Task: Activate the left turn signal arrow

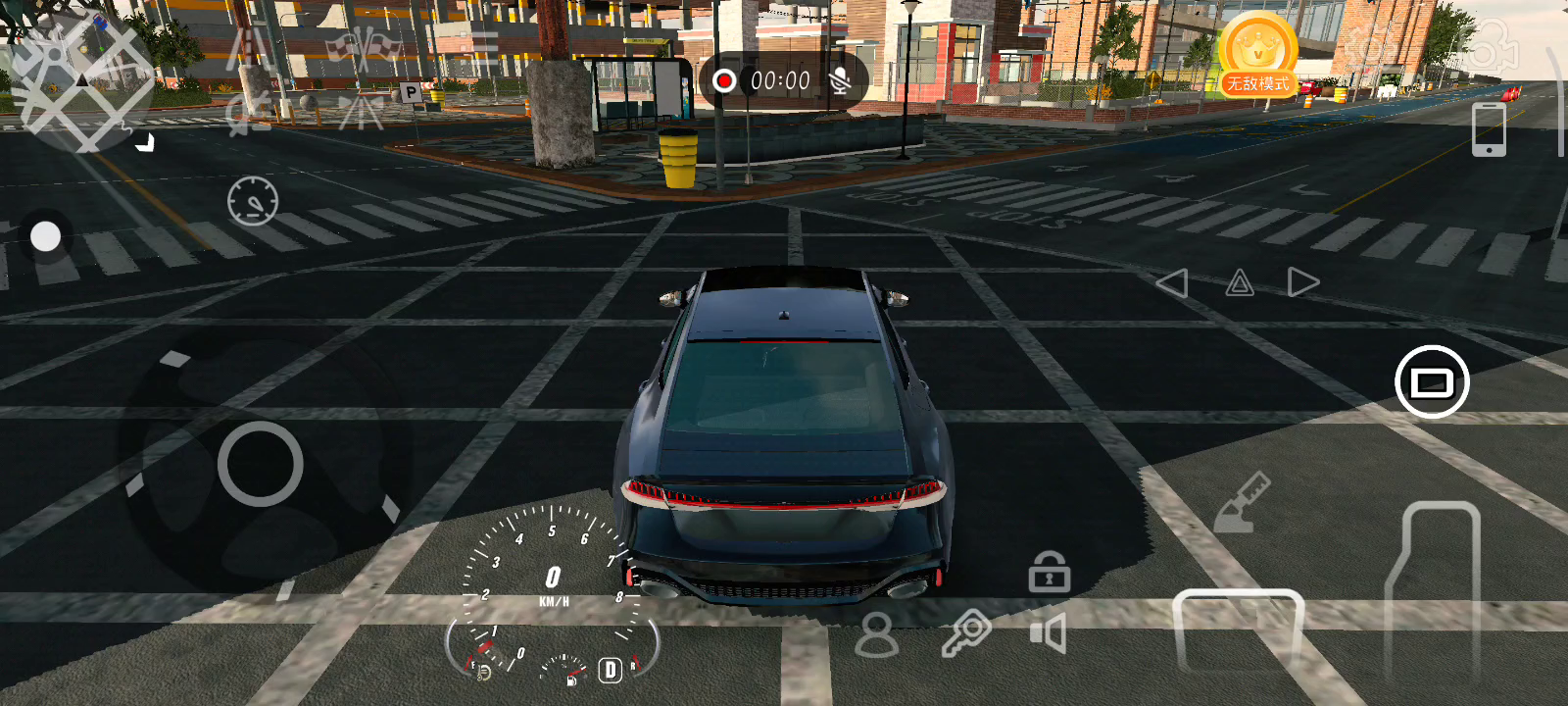Action: [x=1172, y=283]
